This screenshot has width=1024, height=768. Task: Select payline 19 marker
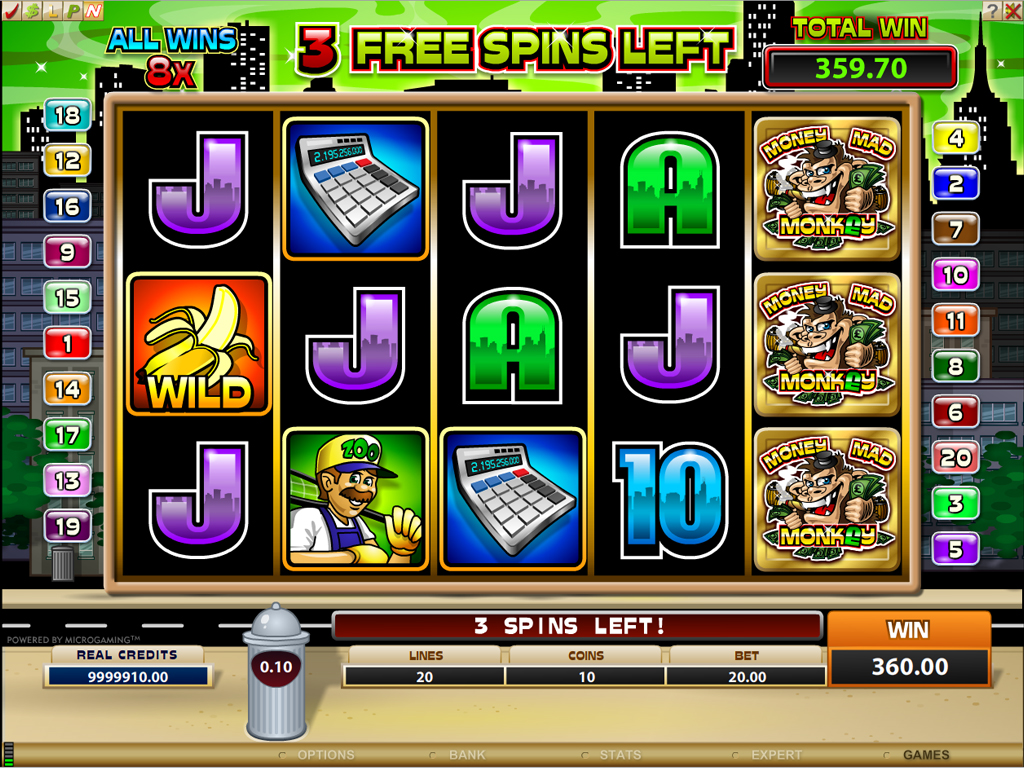[x=67, y=526]
